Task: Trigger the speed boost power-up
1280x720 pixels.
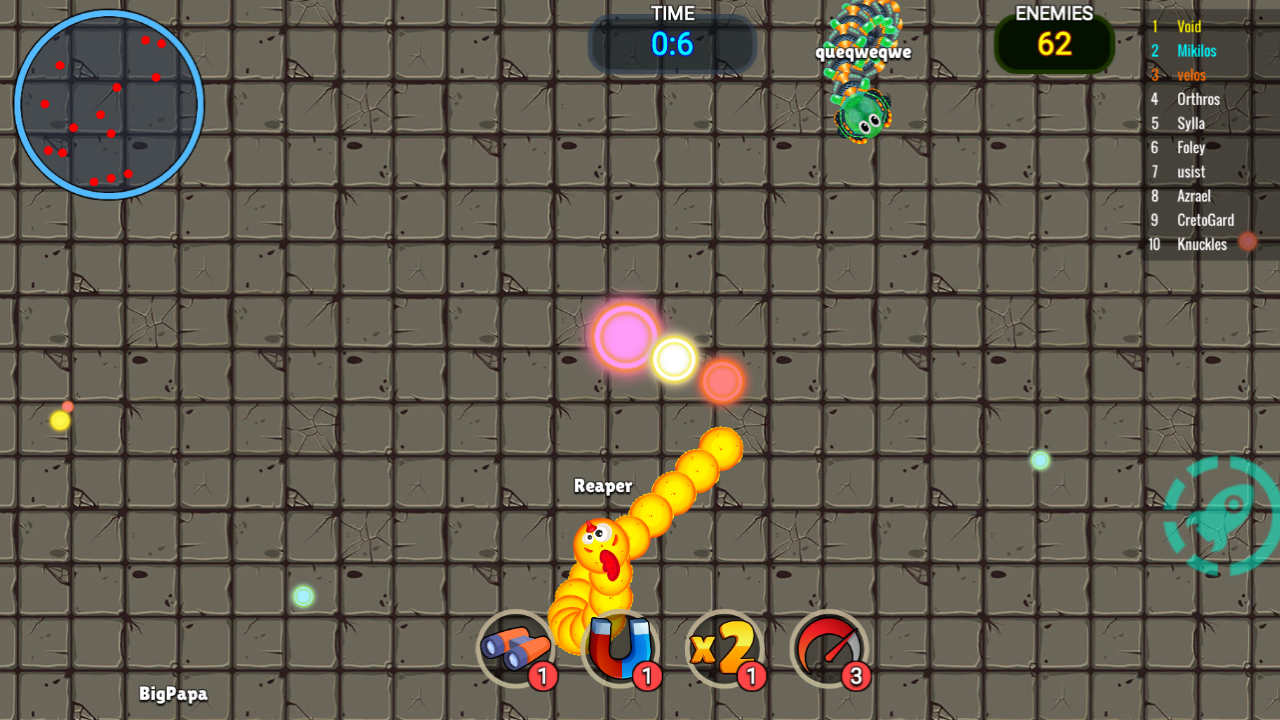Action: pyautogui.click(x=830, y=650)
